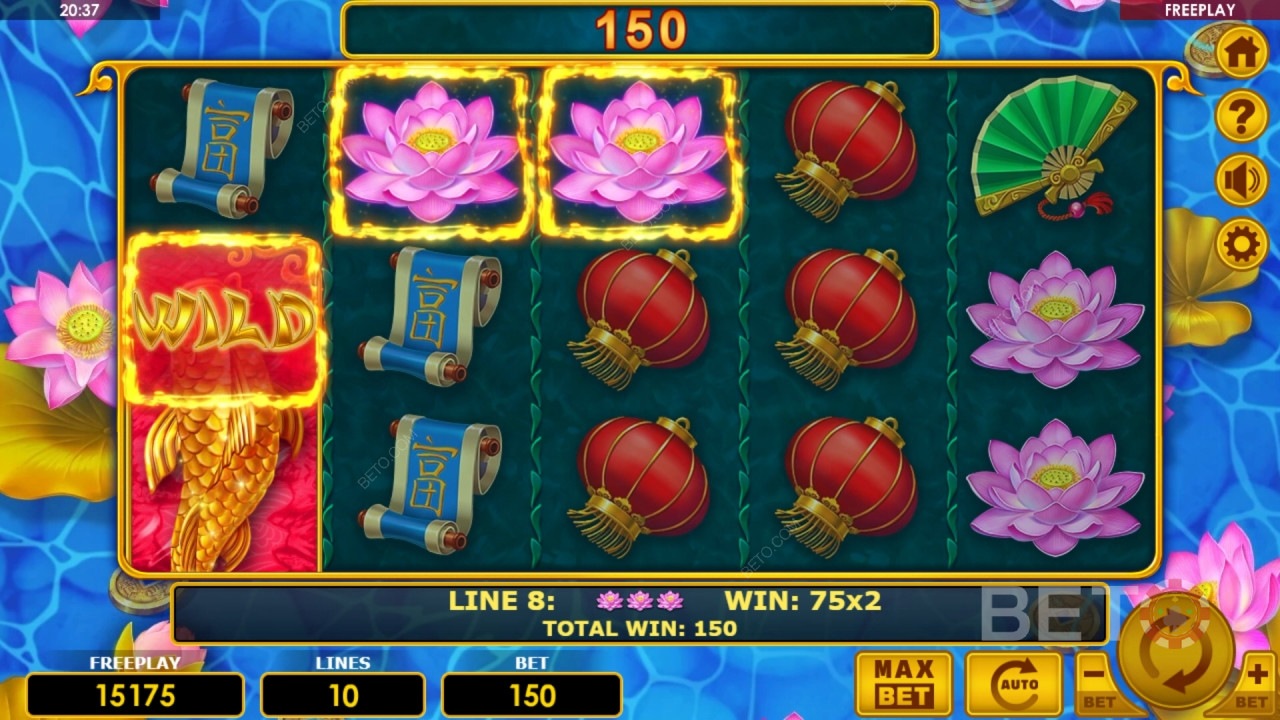1280x720 pixels.
Task: Click the flaming WILD koi symbol
Action: (x=222, y=313)
